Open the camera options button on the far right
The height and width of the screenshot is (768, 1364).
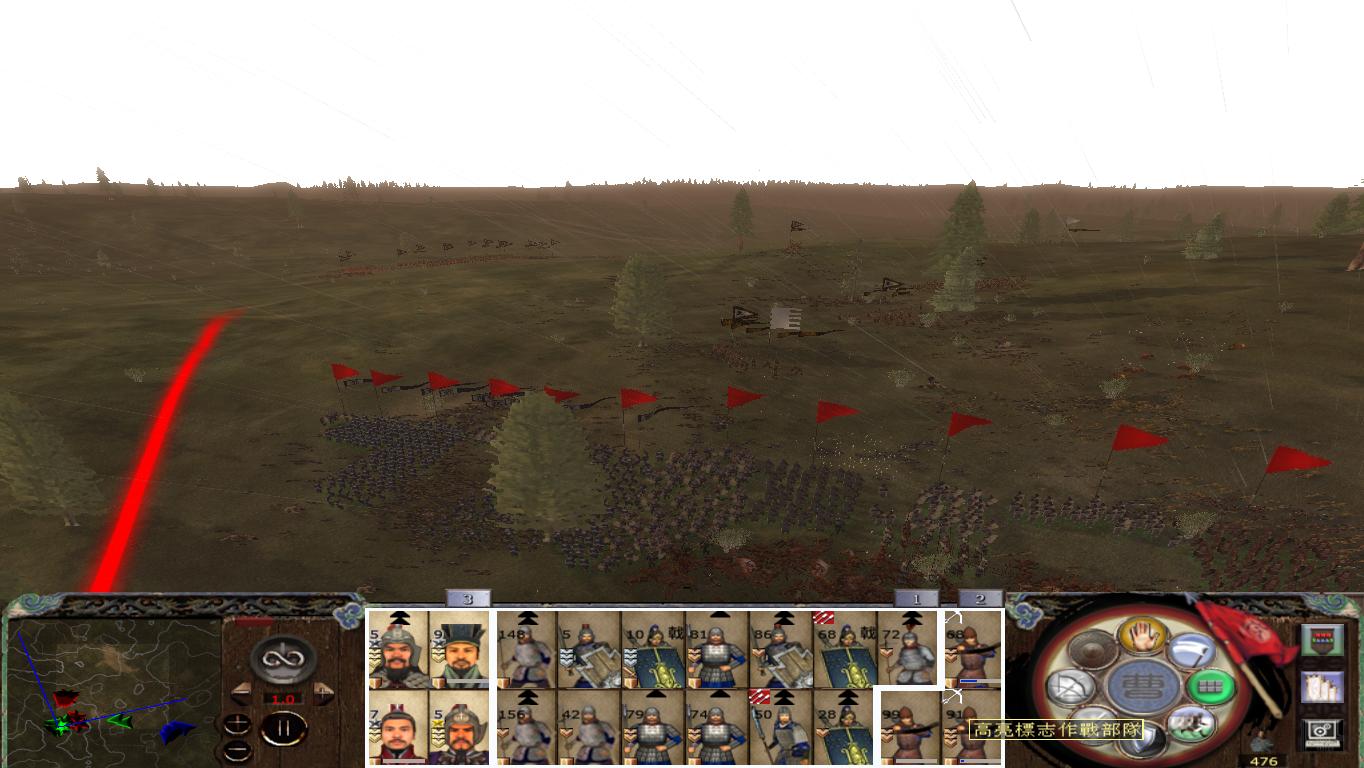1323,731
